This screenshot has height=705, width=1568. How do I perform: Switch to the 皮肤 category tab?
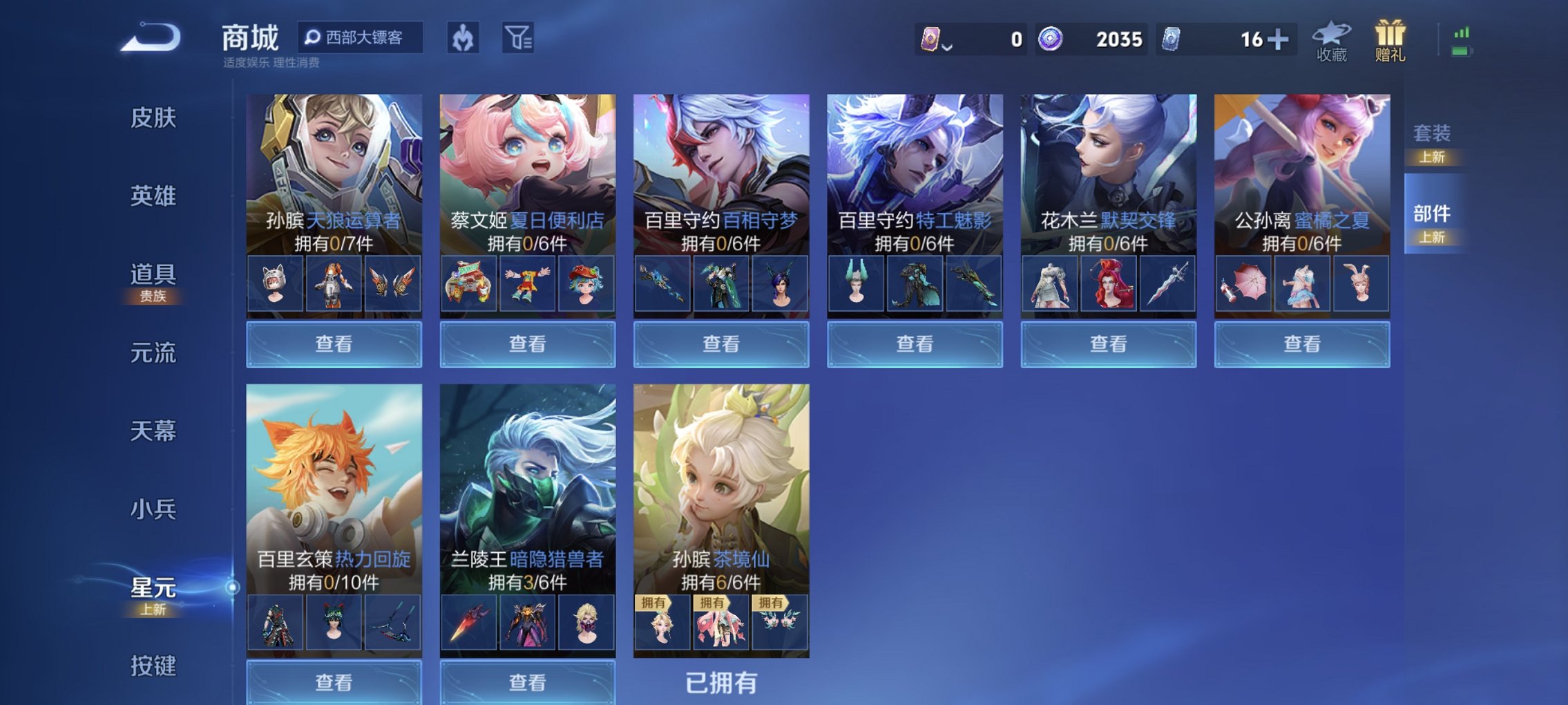click(x=153, y=118)
